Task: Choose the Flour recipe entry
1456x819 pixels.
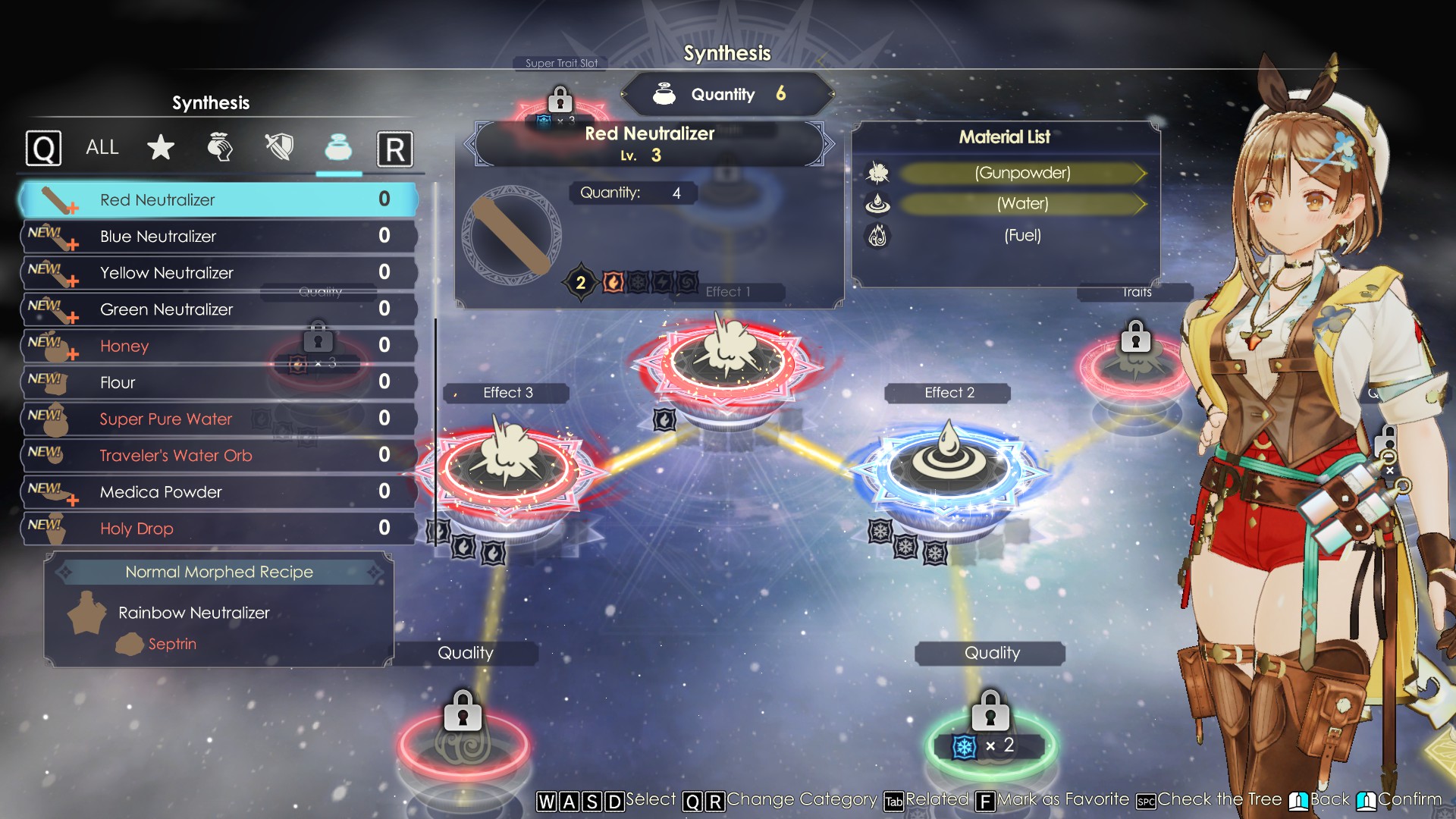Action: point(218,383)
